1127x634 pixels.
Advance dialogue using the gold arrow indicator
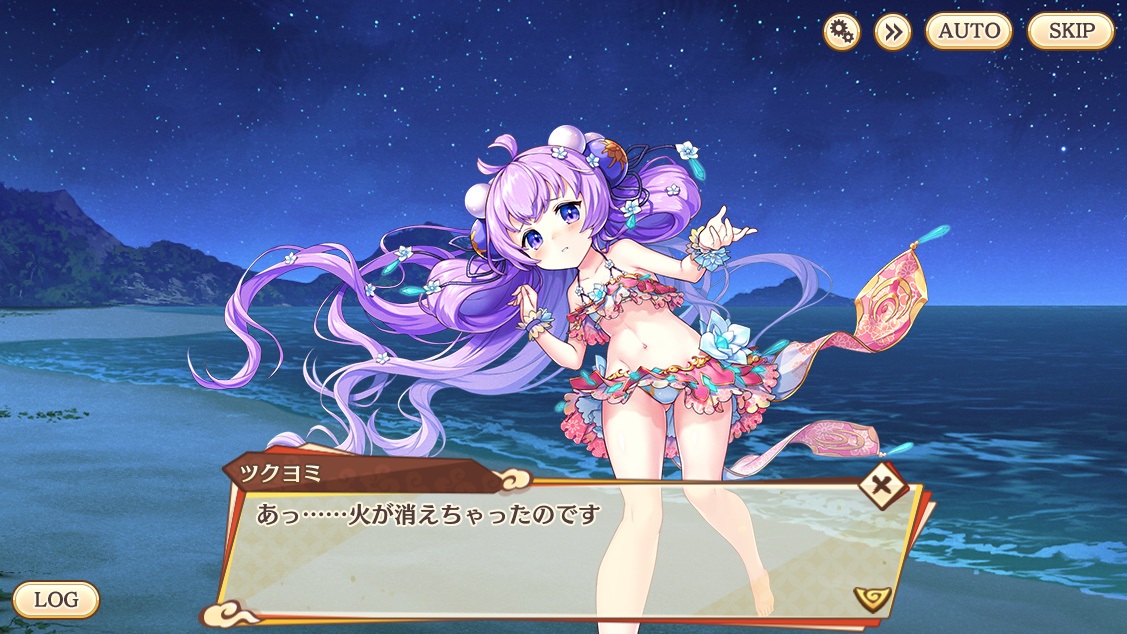point(872,598)
